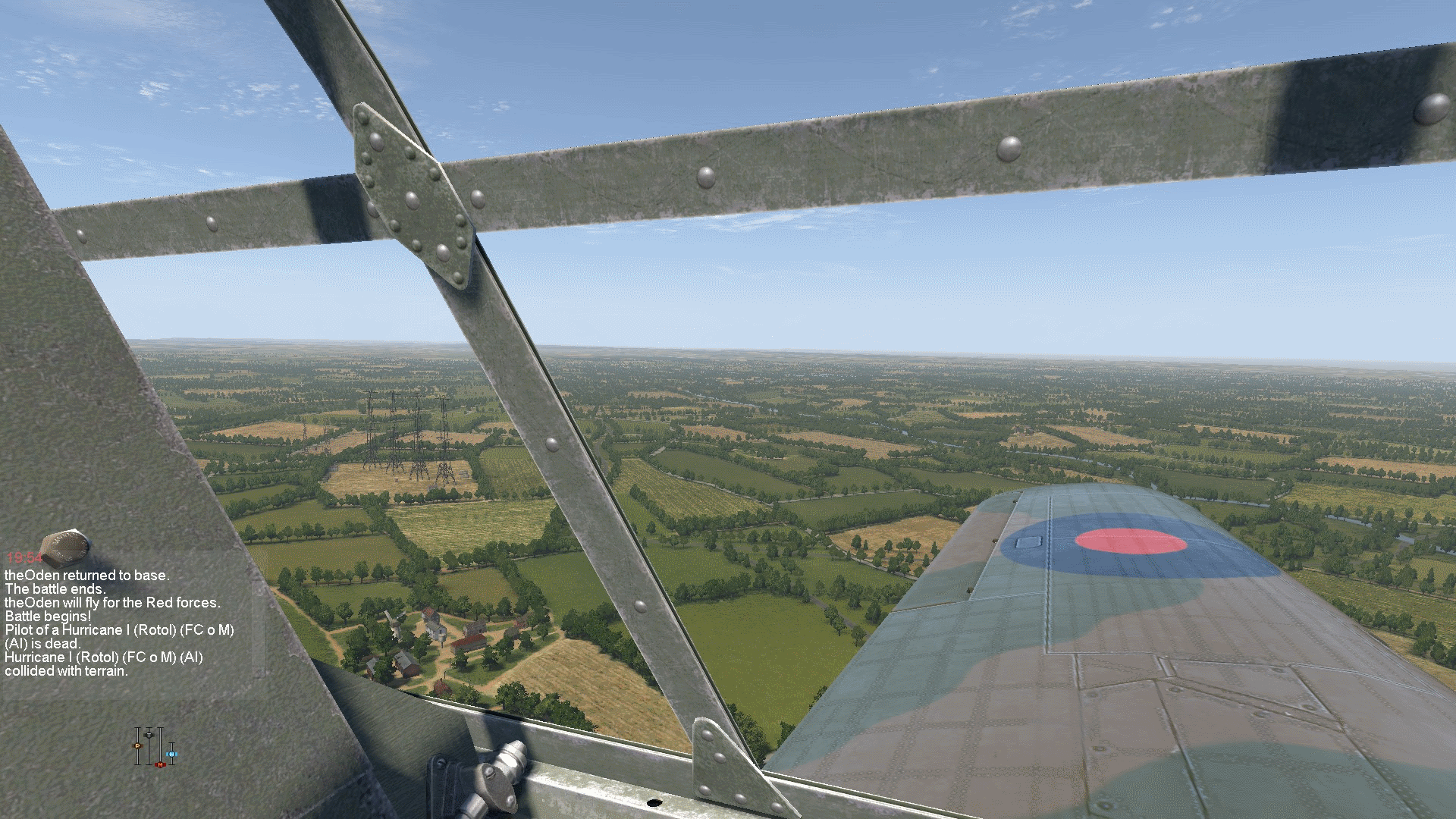Screen dimensions: 1456x819
Task: Click the blue W radiator lever indicator
Action: click(171, 755)
